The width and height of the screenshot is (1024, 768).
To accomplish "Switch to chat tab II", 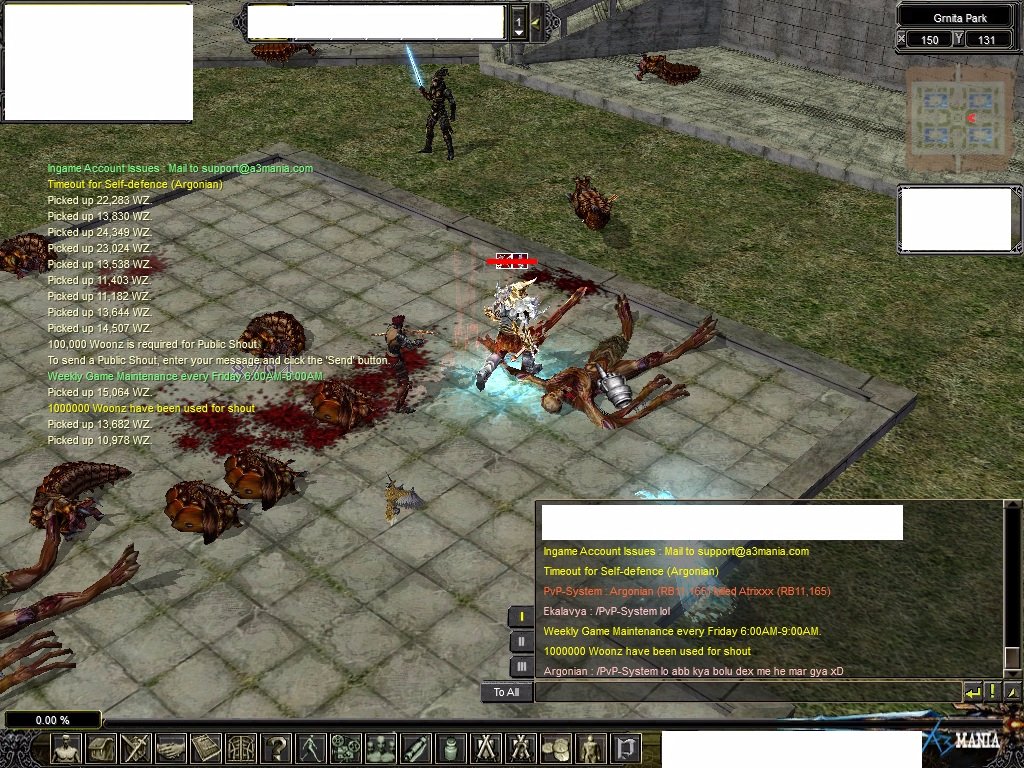I will pyautogui.click(x=521, y=642).
